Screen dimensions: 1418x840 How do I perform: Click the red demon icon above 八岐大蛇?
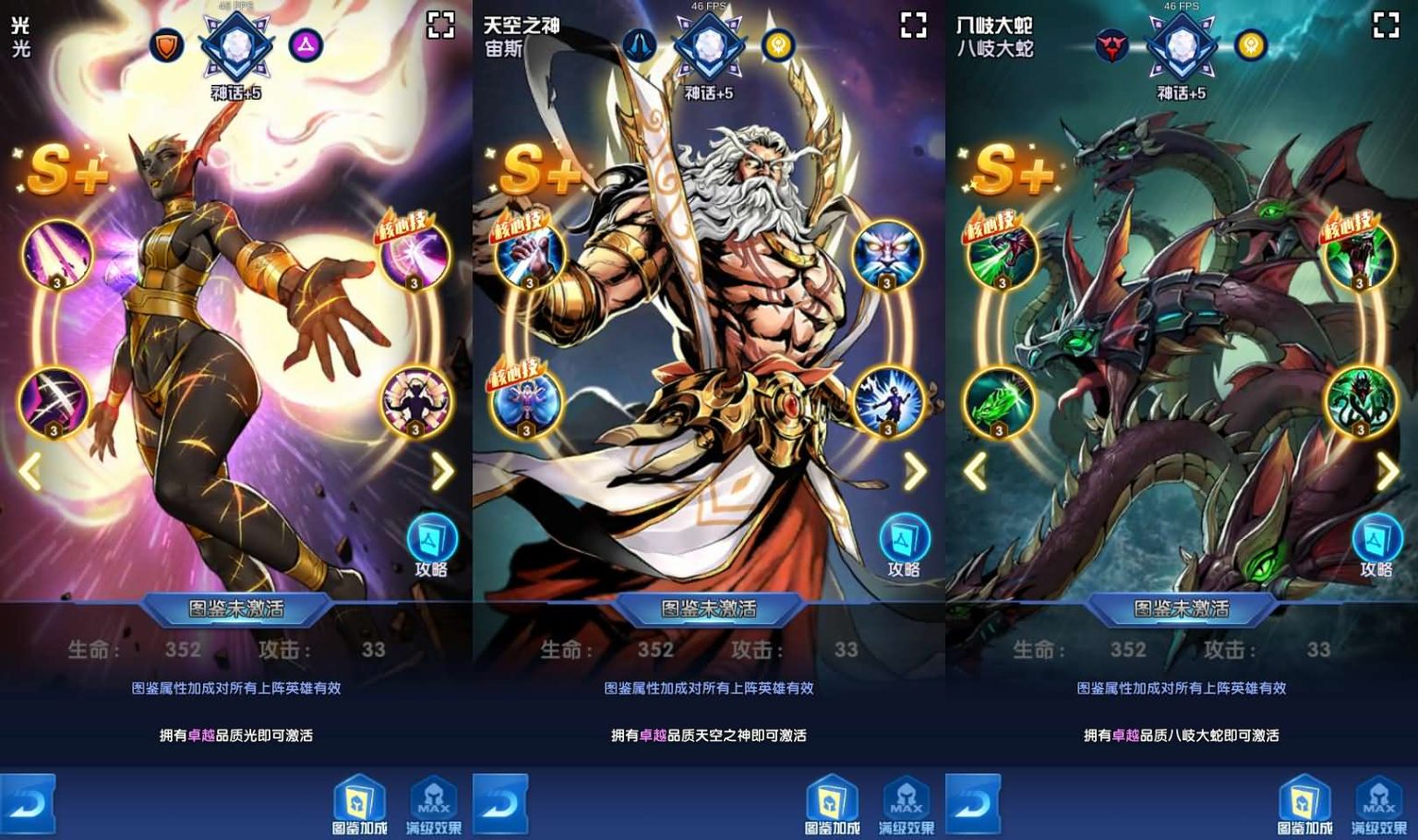click(1112, 45)
